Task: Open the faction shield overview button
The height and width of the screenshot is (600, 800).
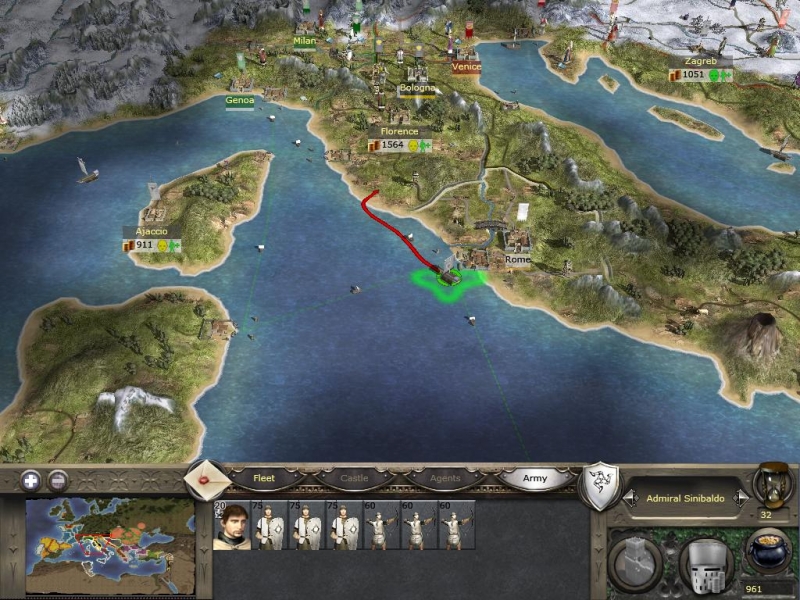Action: [x=599, y=485]
